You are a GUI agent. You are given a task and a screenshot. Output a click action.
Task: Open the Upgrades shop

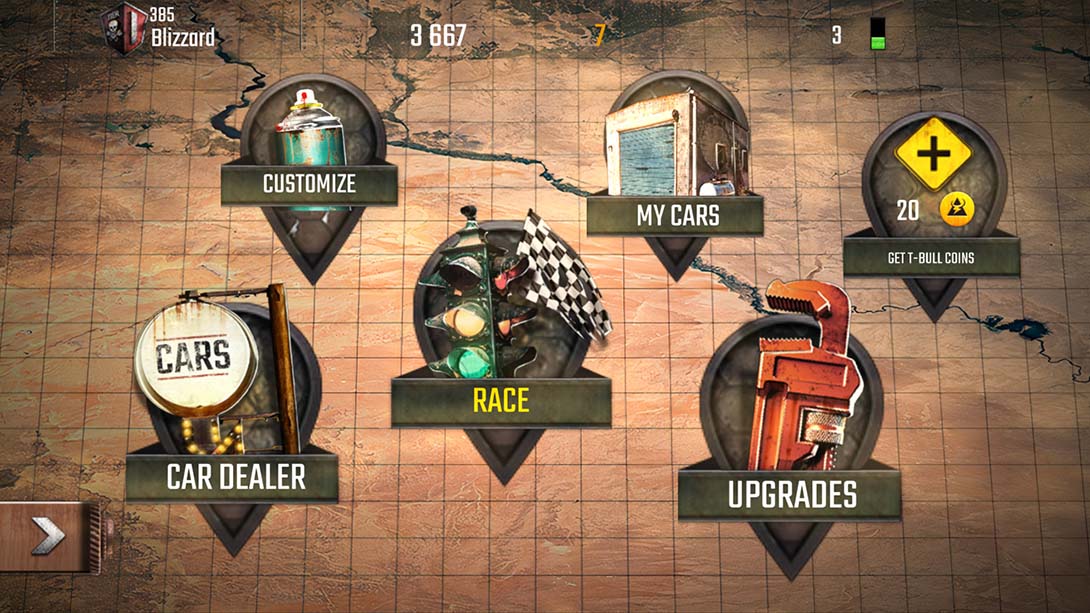(x=791, y=494)
